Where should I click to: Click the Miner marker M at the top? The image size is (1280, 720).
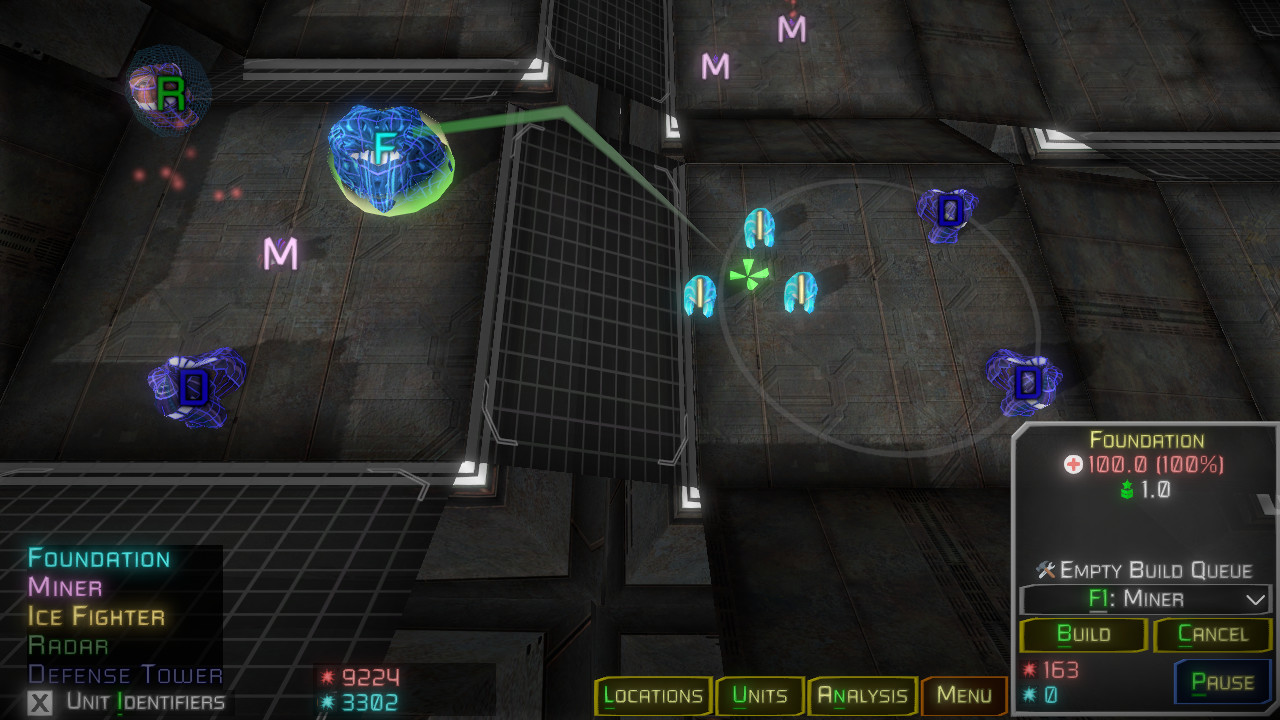click(x=791, y=30)
